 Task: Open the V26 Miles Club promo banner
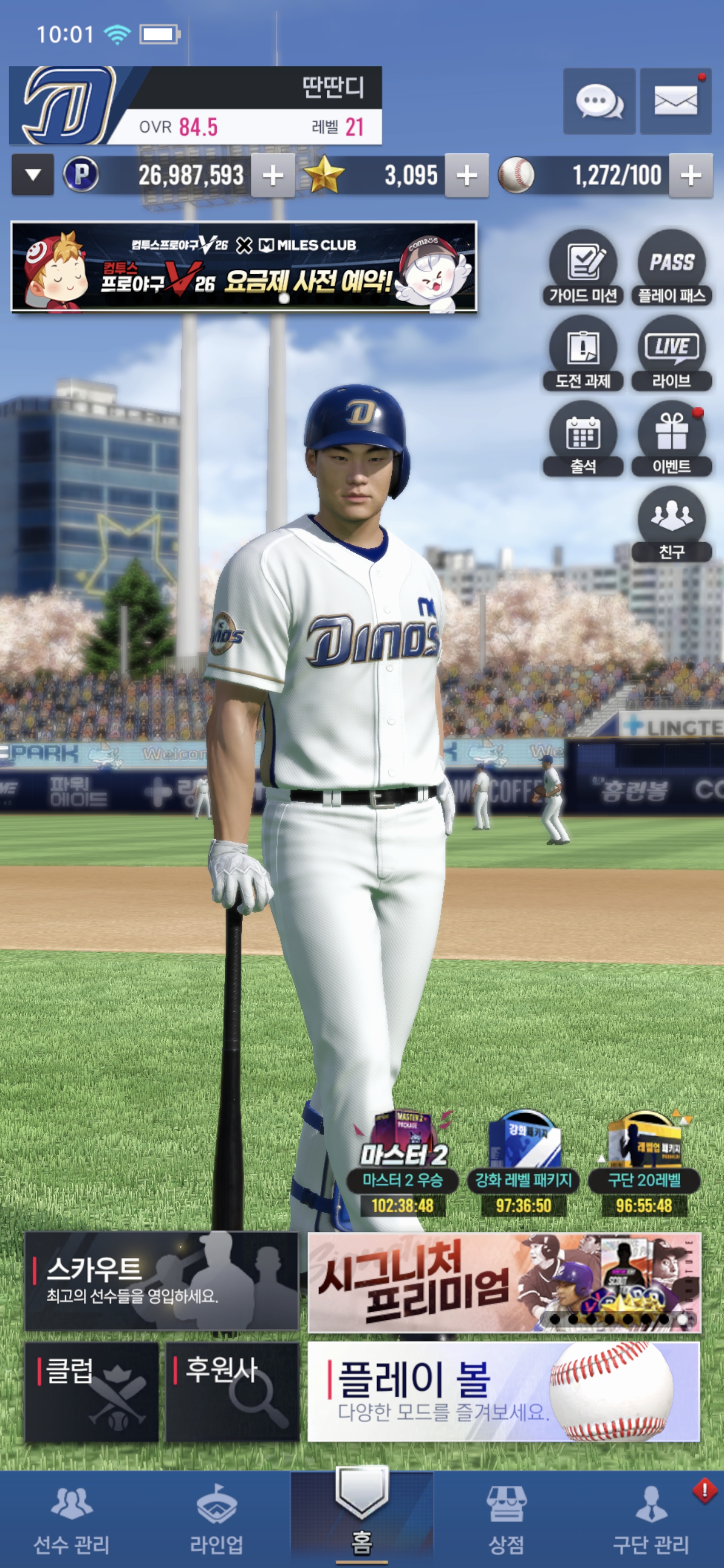tap(243, 267)
